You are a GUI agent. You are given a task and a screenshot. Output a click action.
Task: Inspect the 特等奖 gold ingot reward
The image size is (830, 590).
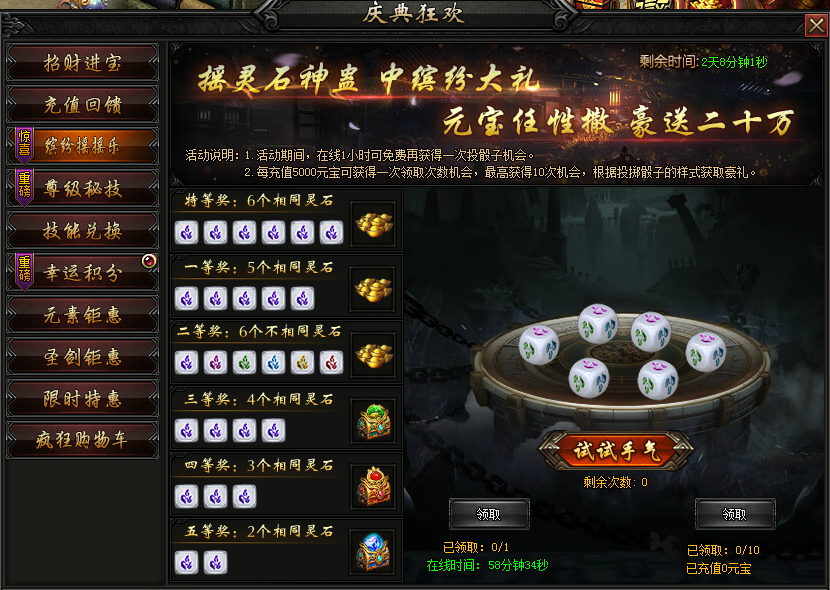375,223
